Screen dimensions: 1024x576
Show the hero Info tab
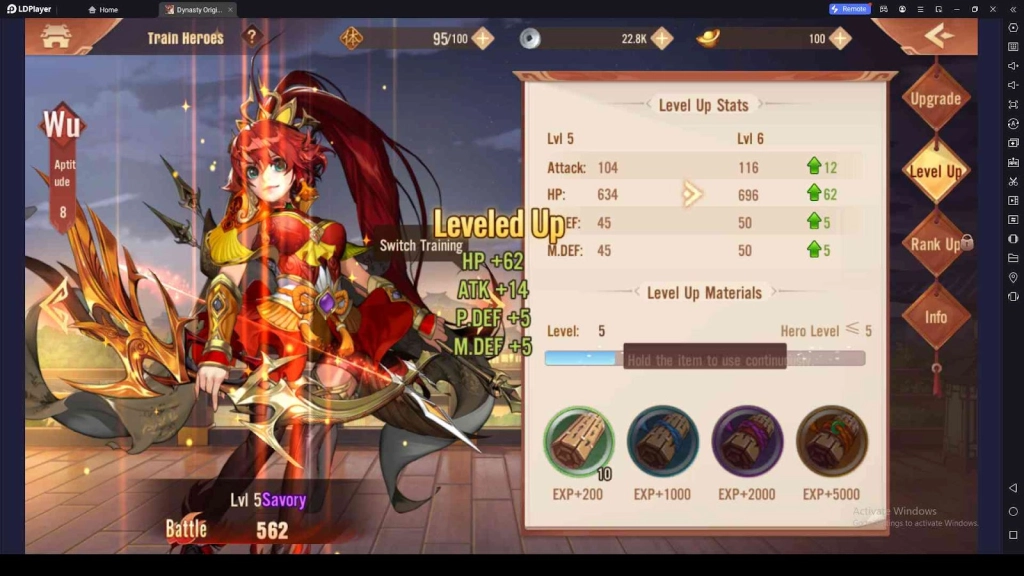[x=935, y=317]
